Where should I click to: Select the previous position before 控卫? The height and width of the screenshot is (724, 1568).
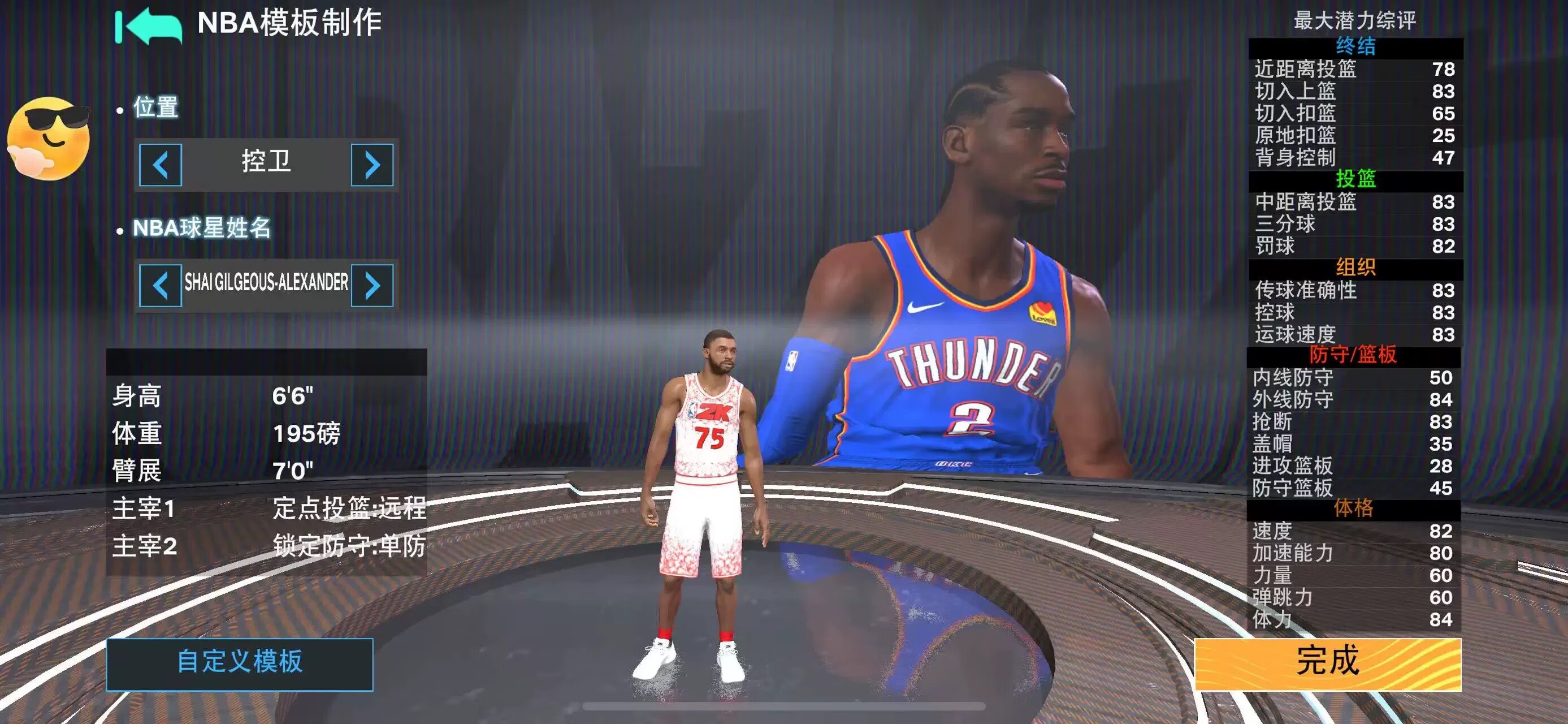pos(160,165)
